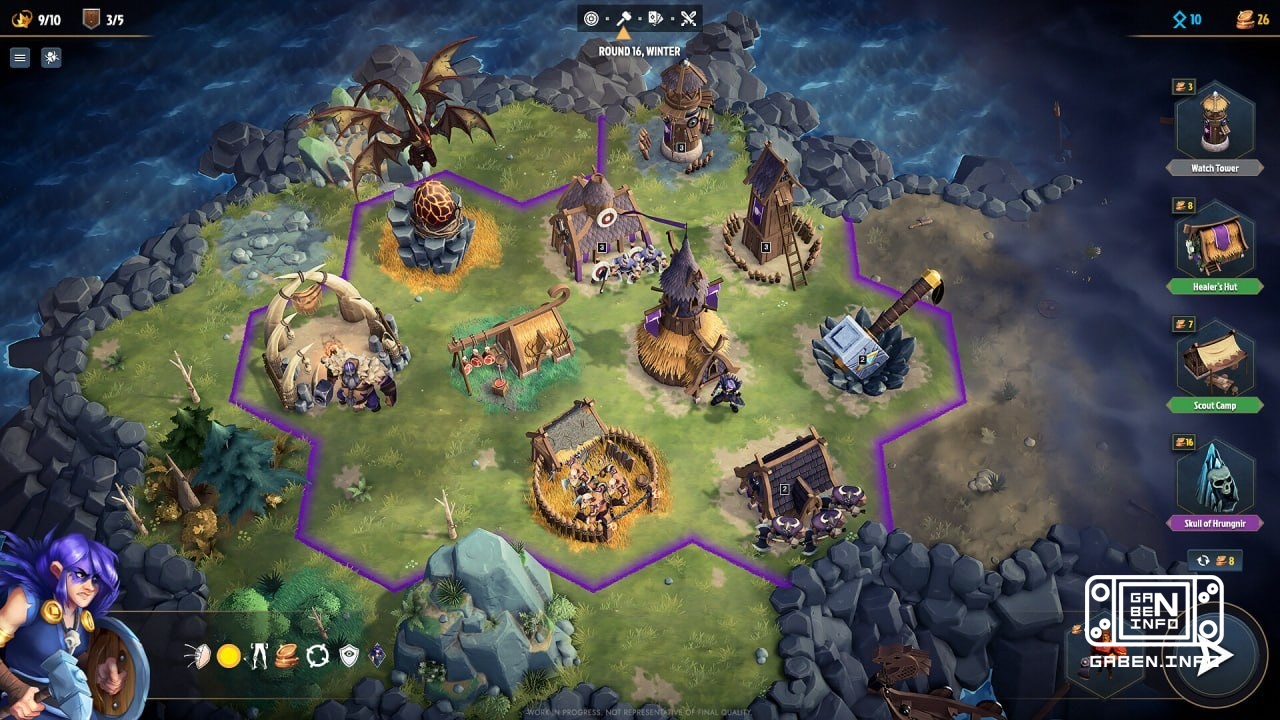Toggle the sparkle effects button top left
Image resolution: width=1280 pixels, height=720 pixels.
click(x=49, y=57)
